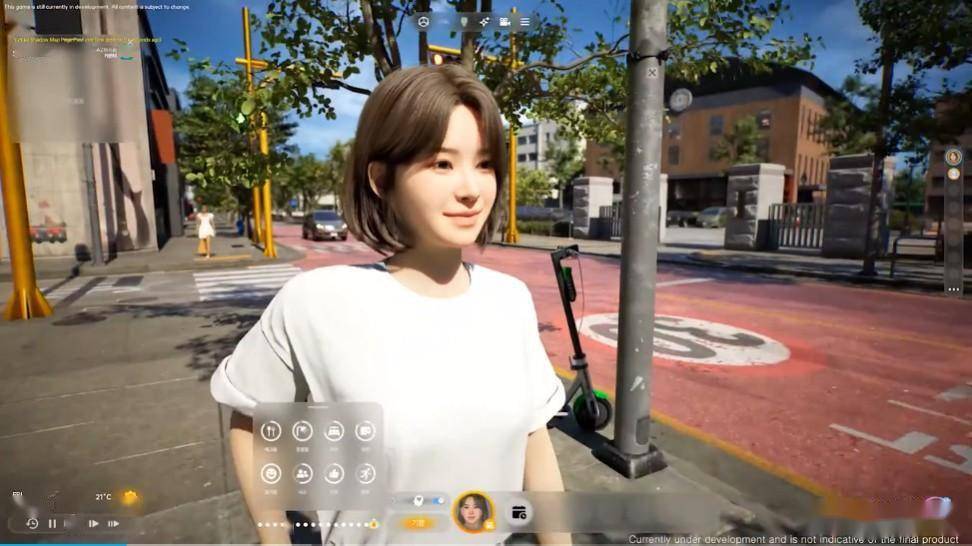Set game speed to fast forward
The image size is (972, 546).
point(113,523)
